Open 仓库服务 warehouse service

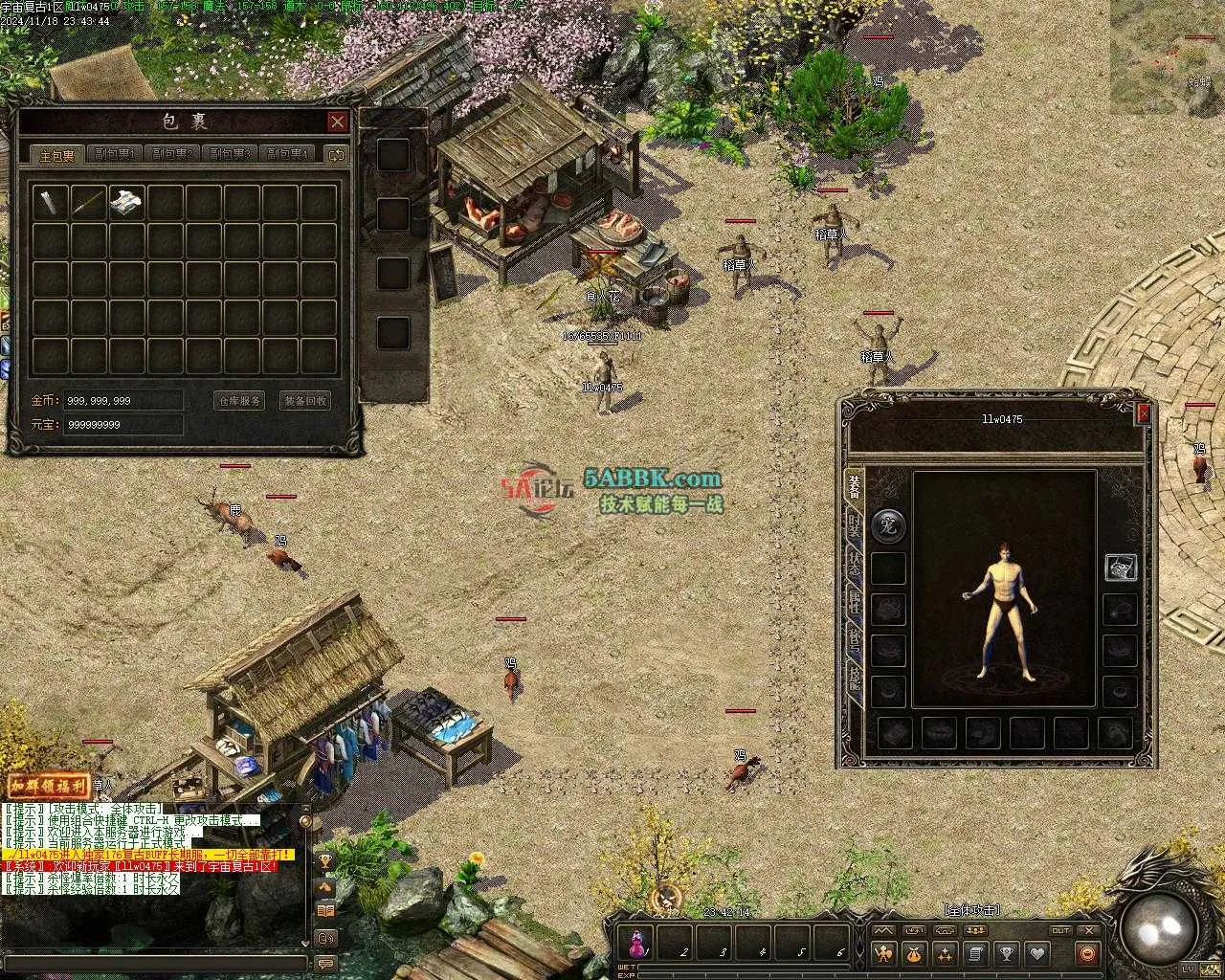click(238, 401)
